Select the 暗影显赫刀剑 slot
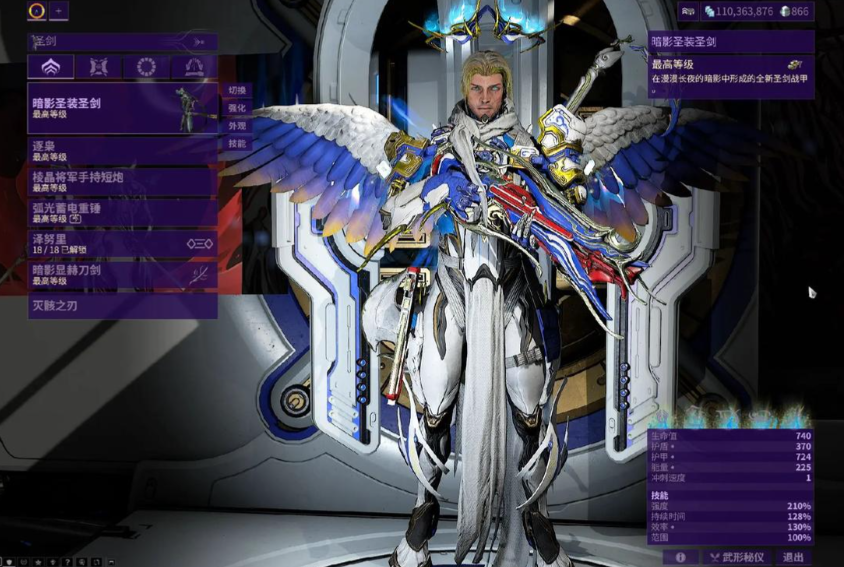This screenshot has width=844, height=567. [120, 274]
